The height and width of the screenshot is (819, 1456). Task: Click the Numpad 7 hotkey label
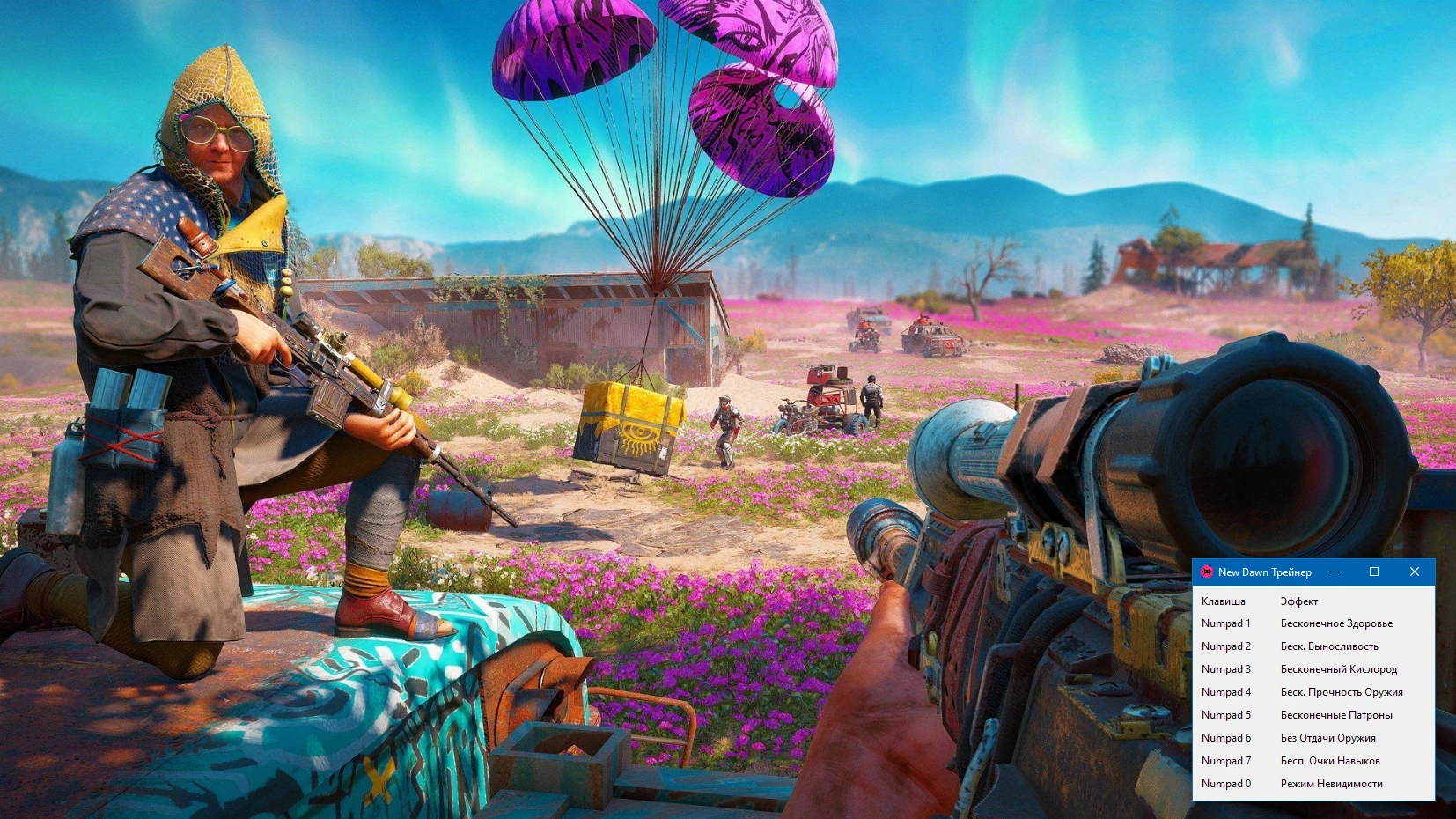point(1225,760)
